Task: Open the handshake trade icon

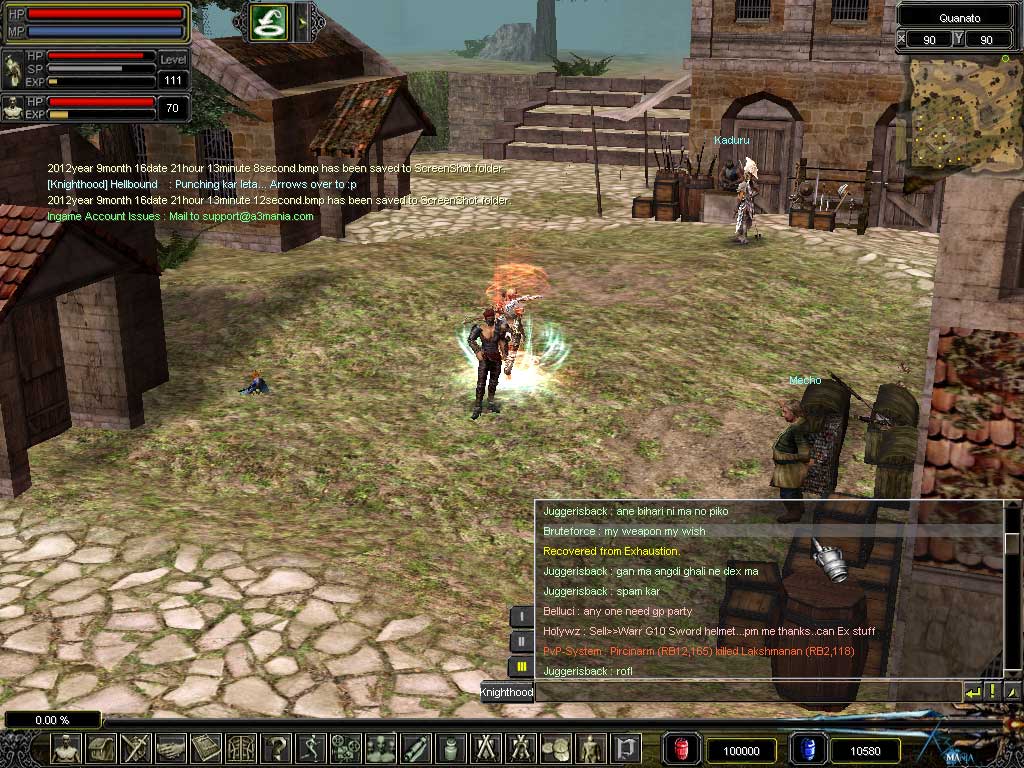Action: coord(171,748)
